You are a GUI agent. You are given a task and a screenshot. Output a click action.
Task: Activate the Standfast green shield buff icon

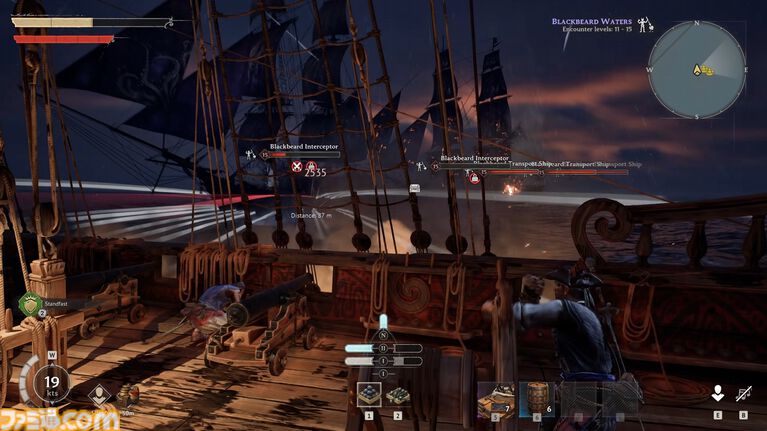coord(31,302)
